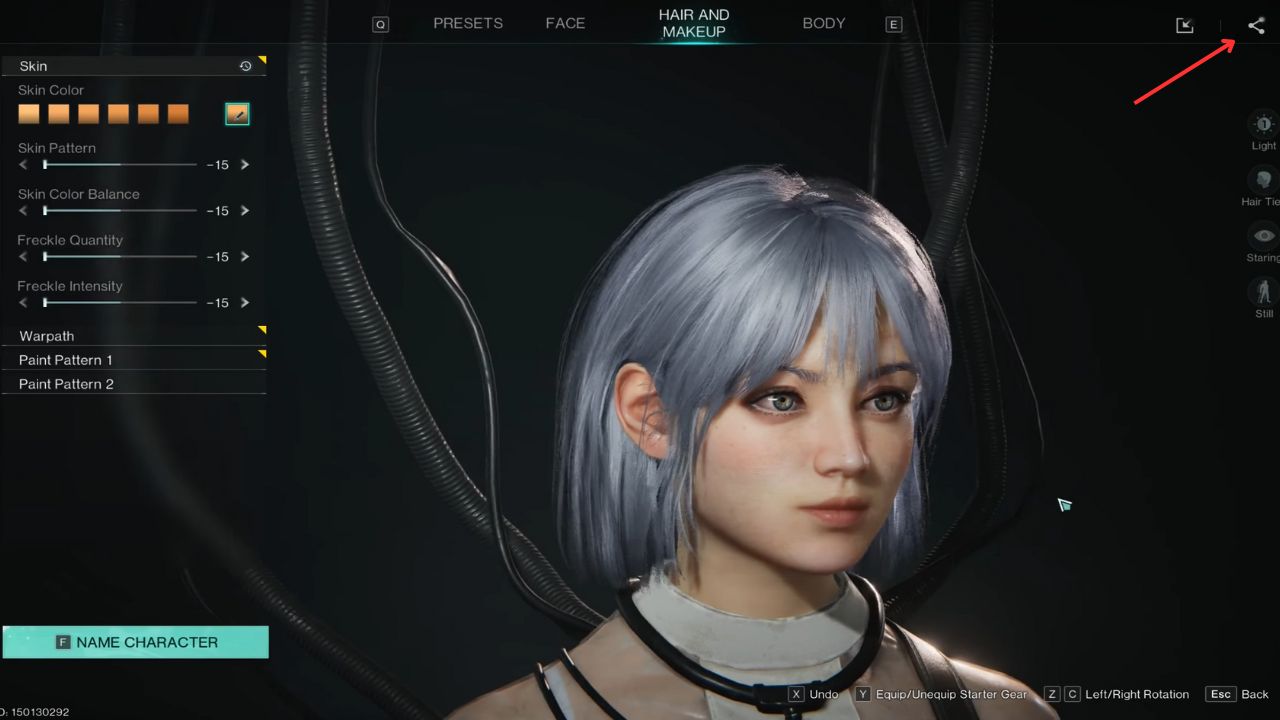The image size is (1280, 720).
Task: Expand the Paint Pattern 1 section
Action: click(x=133, y=360)
